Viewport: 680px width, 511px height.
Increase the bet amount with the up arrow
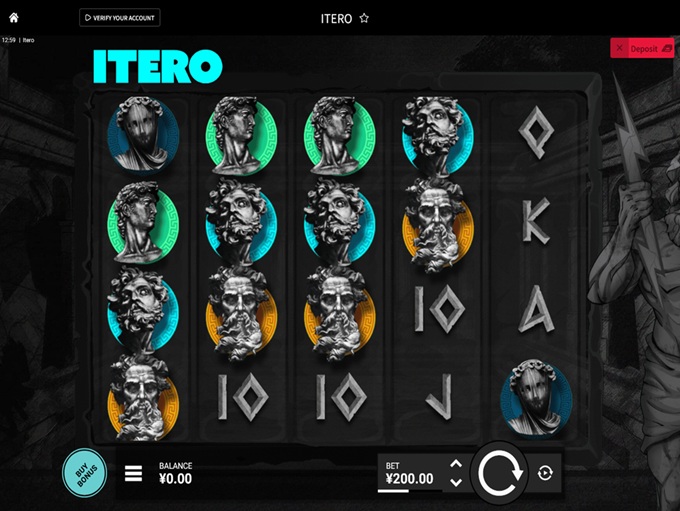pyautogui.click(x=456, y=463)
